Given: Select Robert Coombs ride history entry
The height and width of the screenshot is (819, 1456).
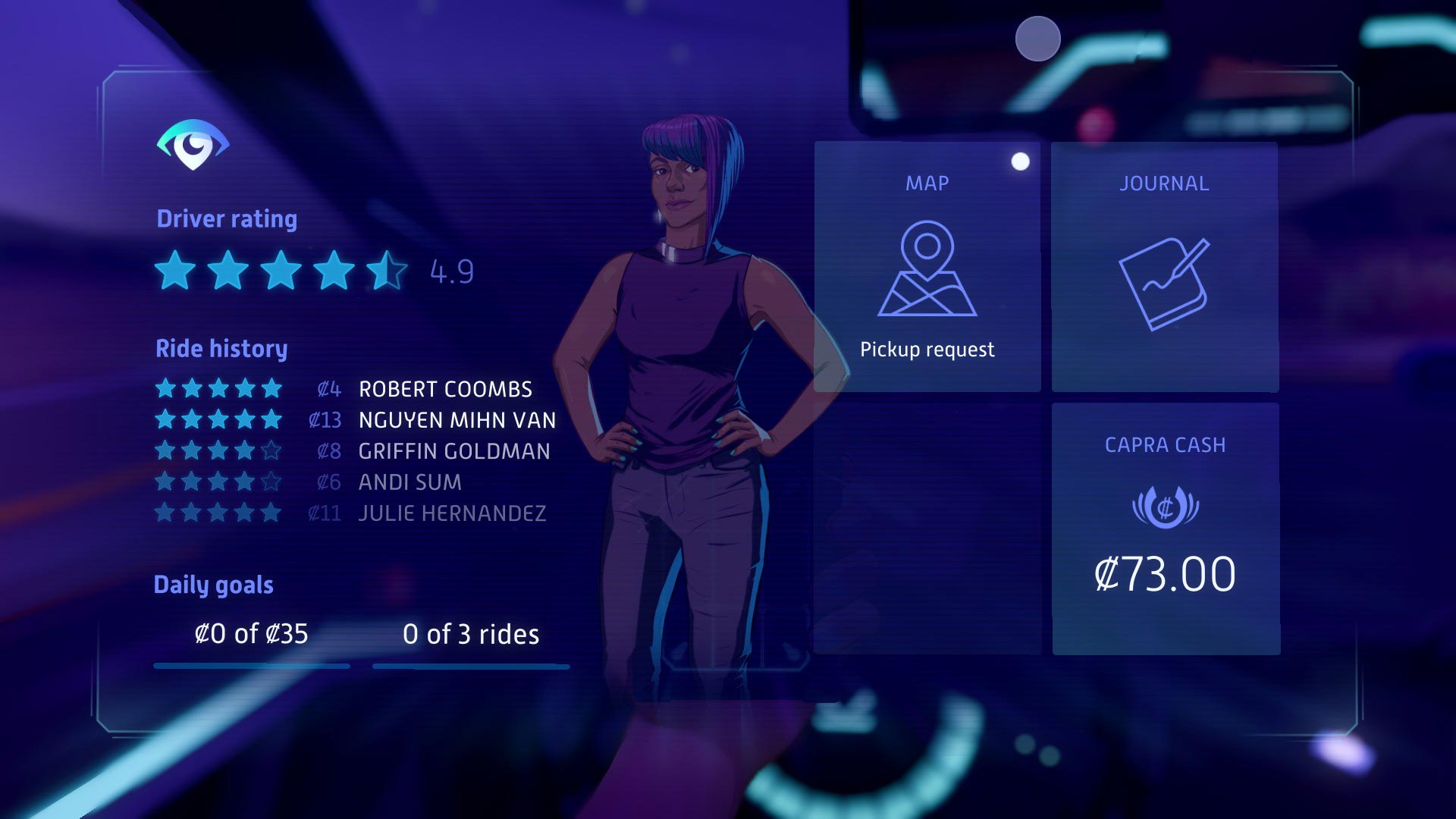Looking at the screenshot, I should point(445,389).
